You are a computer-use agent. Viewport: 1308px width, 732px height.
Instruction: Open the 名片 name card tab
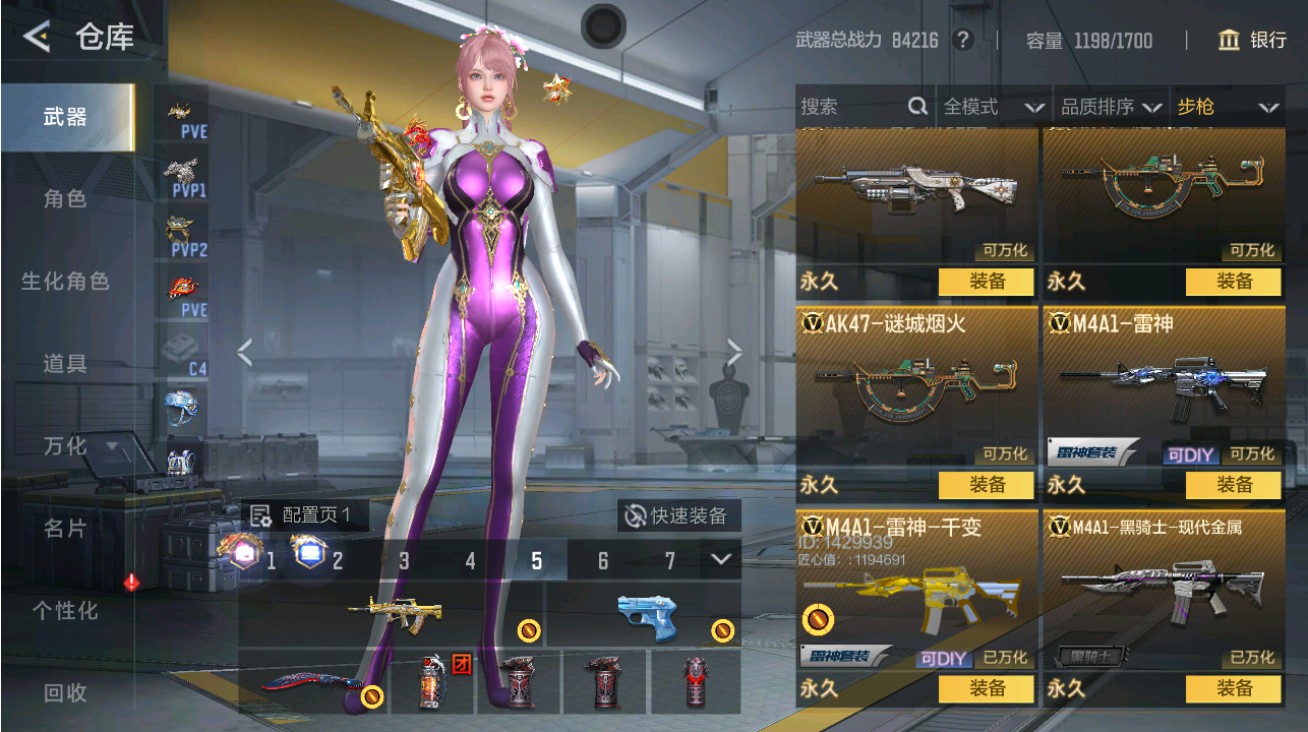pyautogui.click(x=66, y=528)
